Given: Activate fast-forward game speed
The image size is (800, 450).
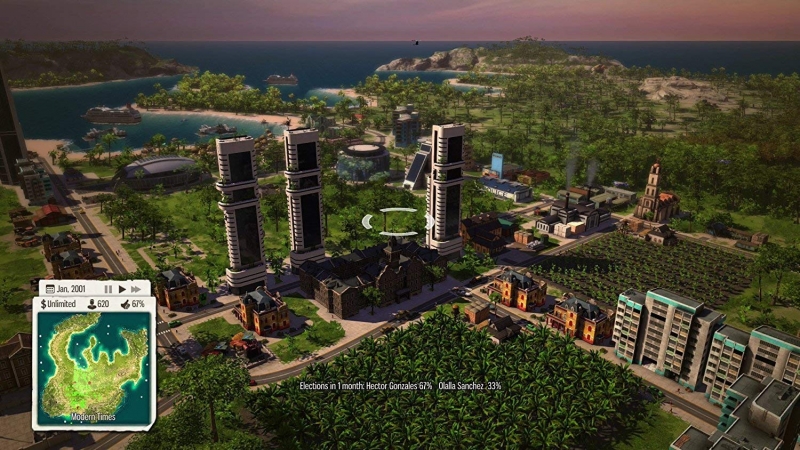Looking at the screenshot, I should coord(137,289).
